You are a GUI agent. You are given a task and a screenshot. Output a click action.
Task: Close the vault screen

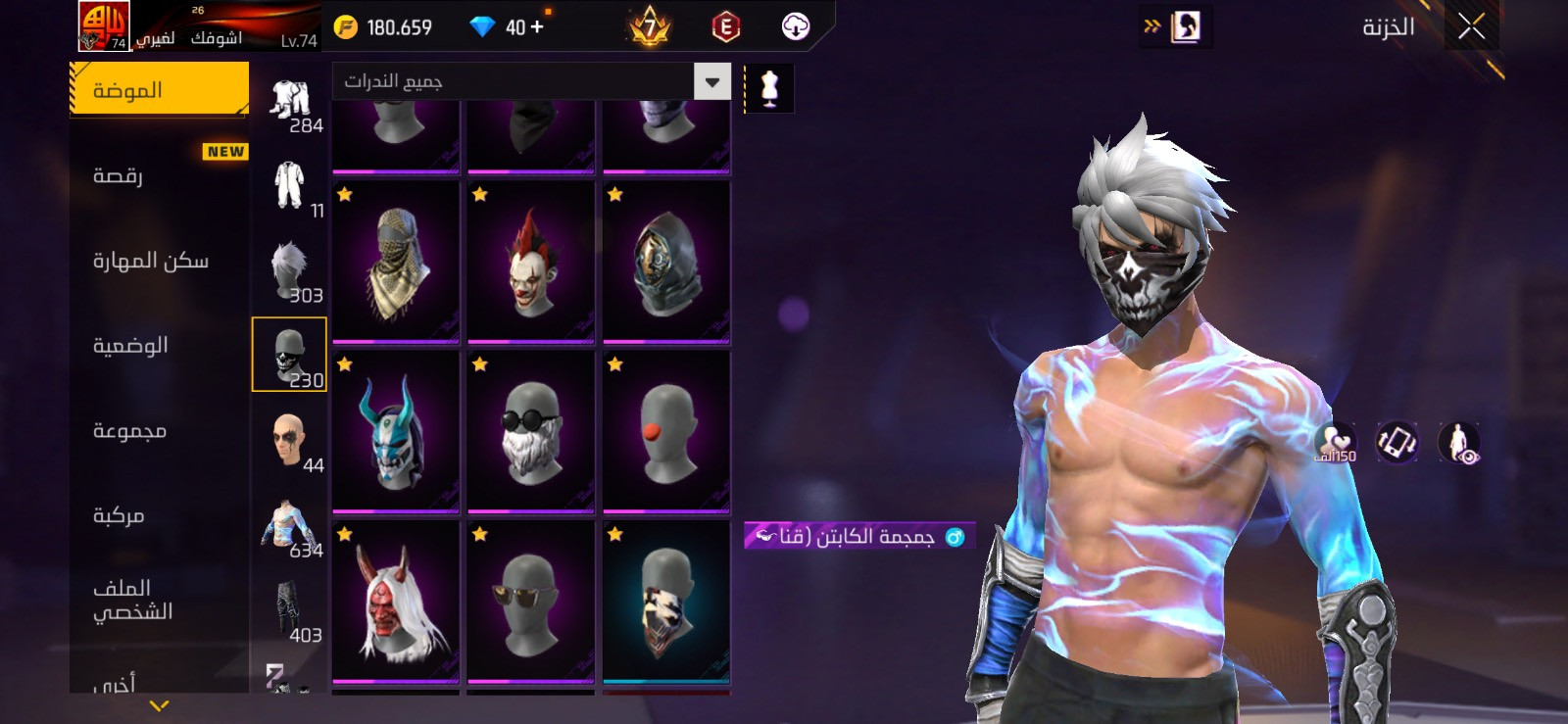1471,27
